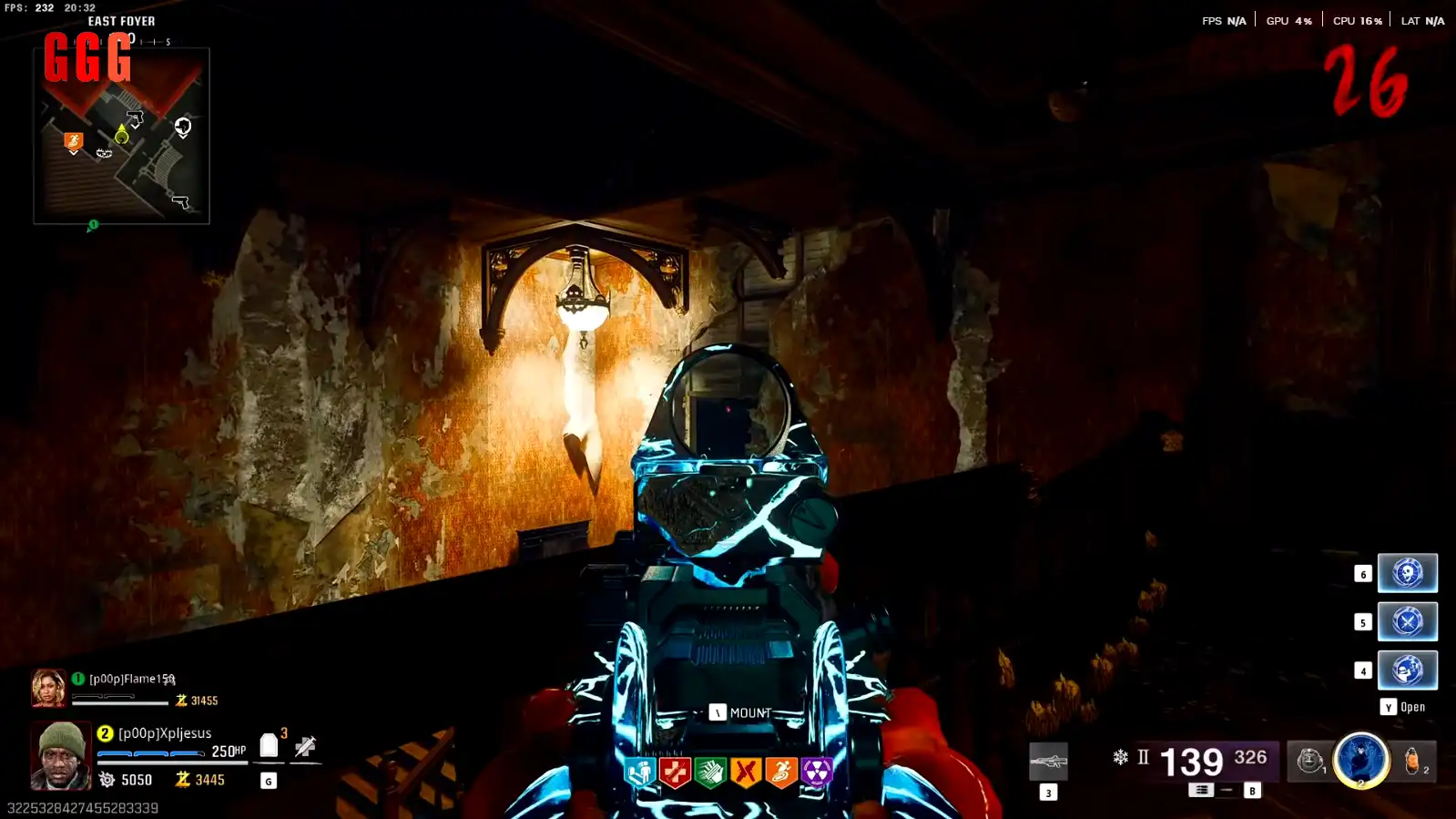Select the rifle weapon slot icon
The height and width of the screenshot is (819, 1456).
[1048, 762]
